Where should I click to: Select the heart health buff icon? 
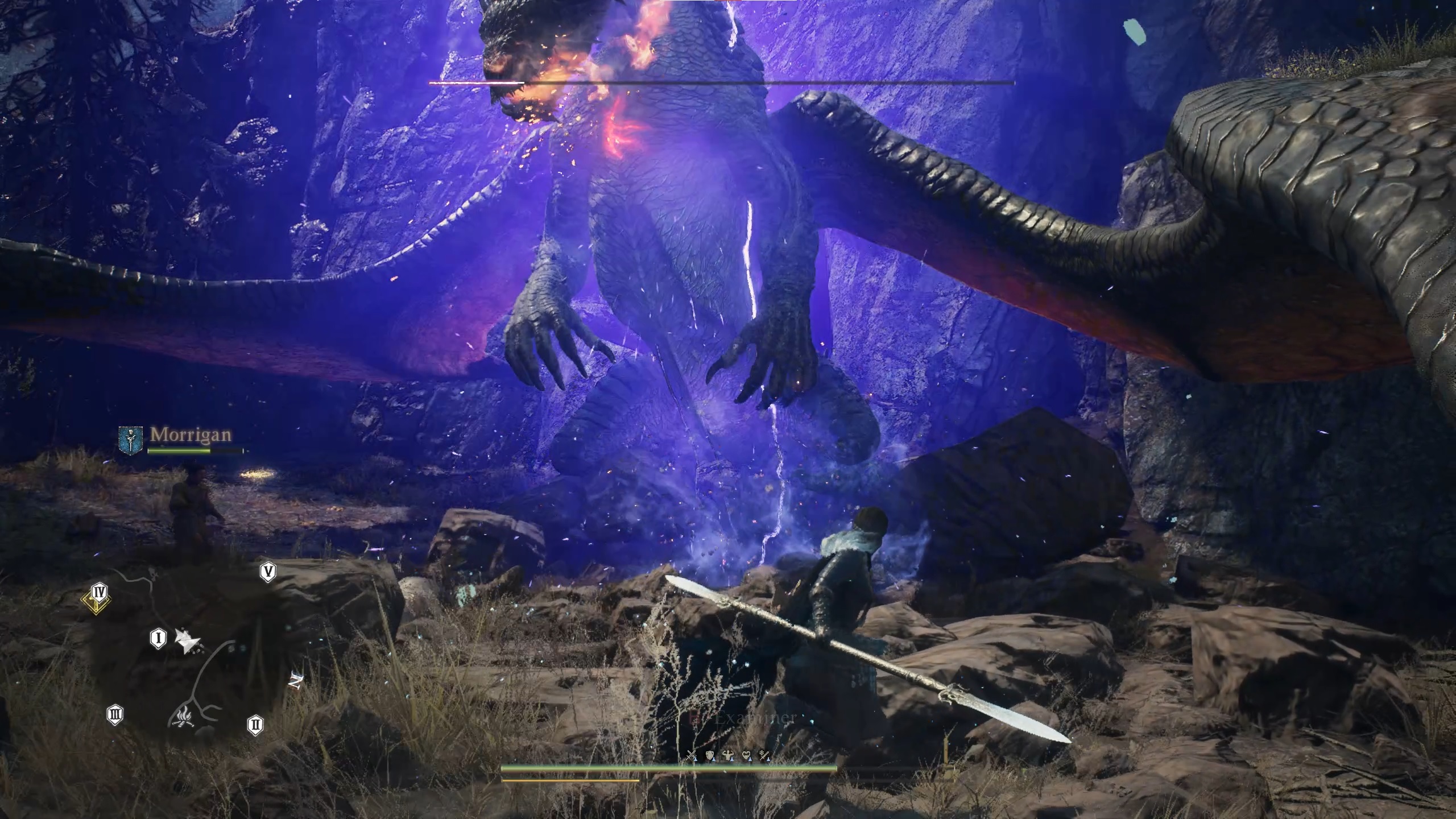(x=746, y=756)
